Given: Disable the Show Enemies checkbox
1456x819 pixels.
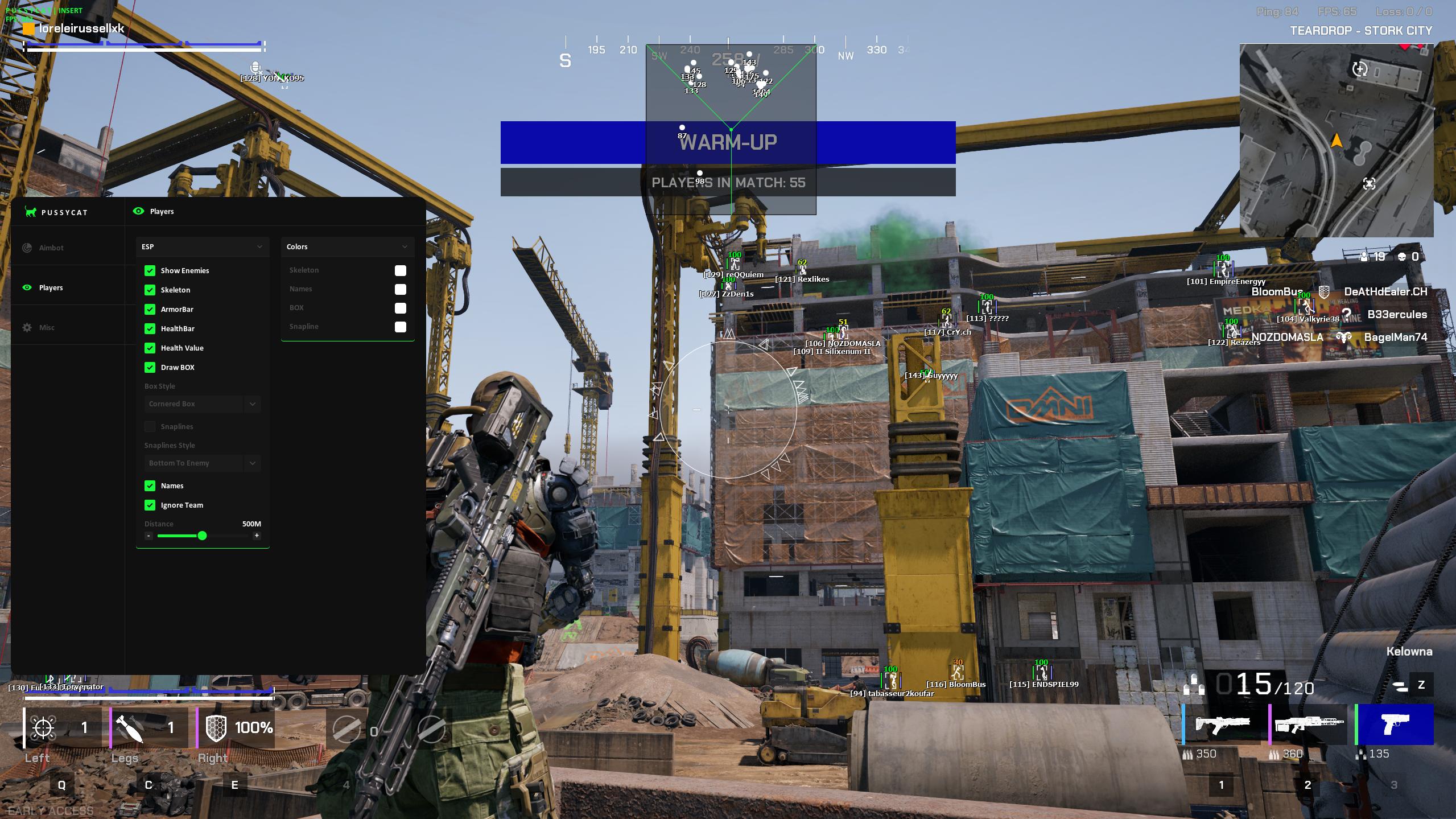Looking at the screenshot, I should pyautogui.click(x=150, y=270).
